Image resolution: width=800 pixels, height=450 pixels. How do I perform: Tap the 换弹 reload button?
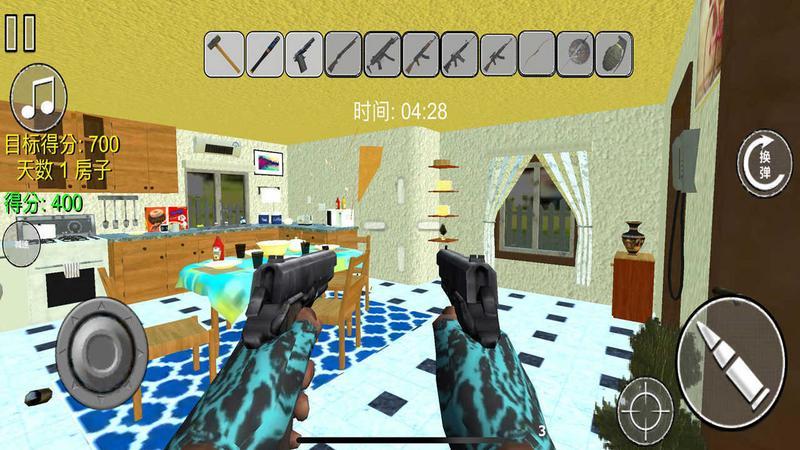coord(765,160)
